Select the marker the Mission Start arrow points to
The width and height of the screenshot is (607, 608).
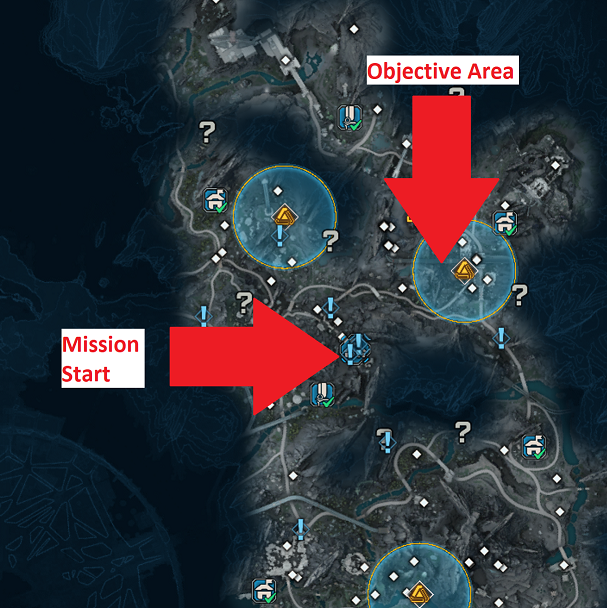355,350
